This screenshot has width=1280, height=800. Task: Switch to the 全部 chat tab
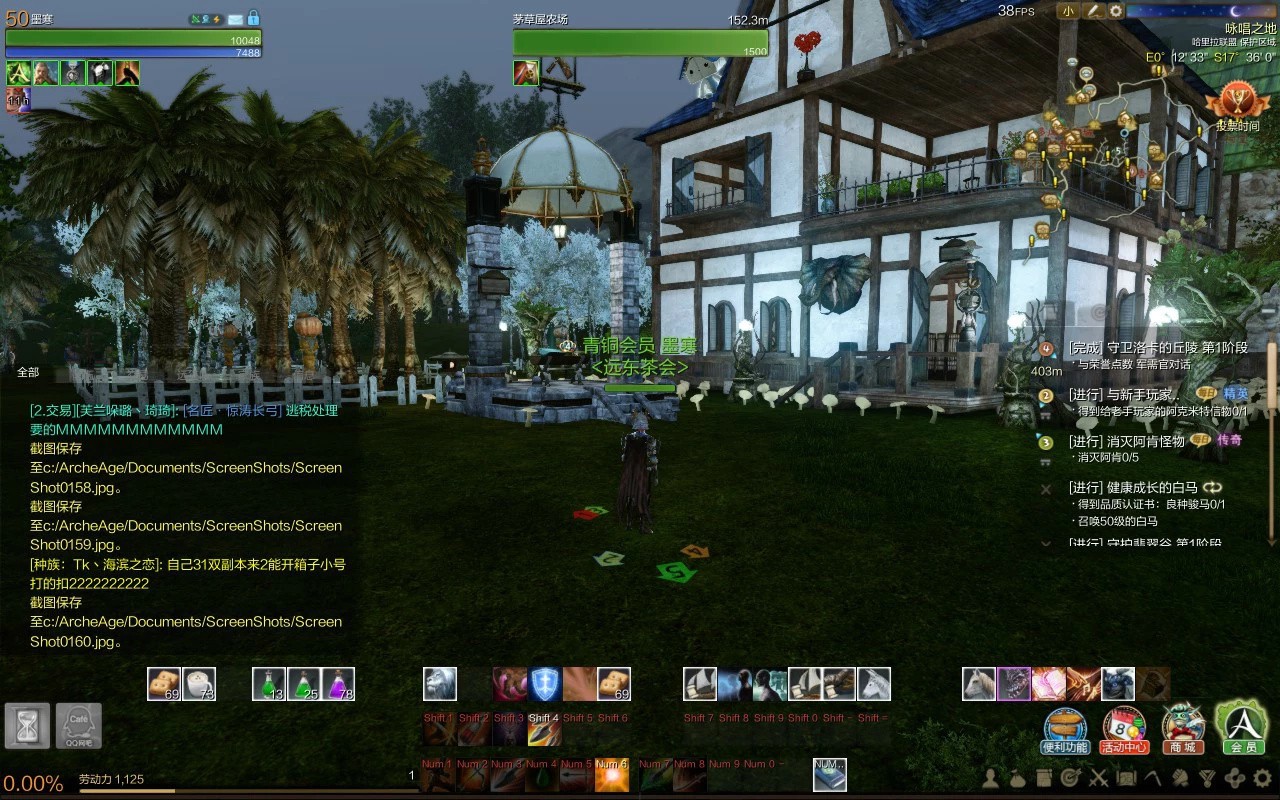[28, 372]
